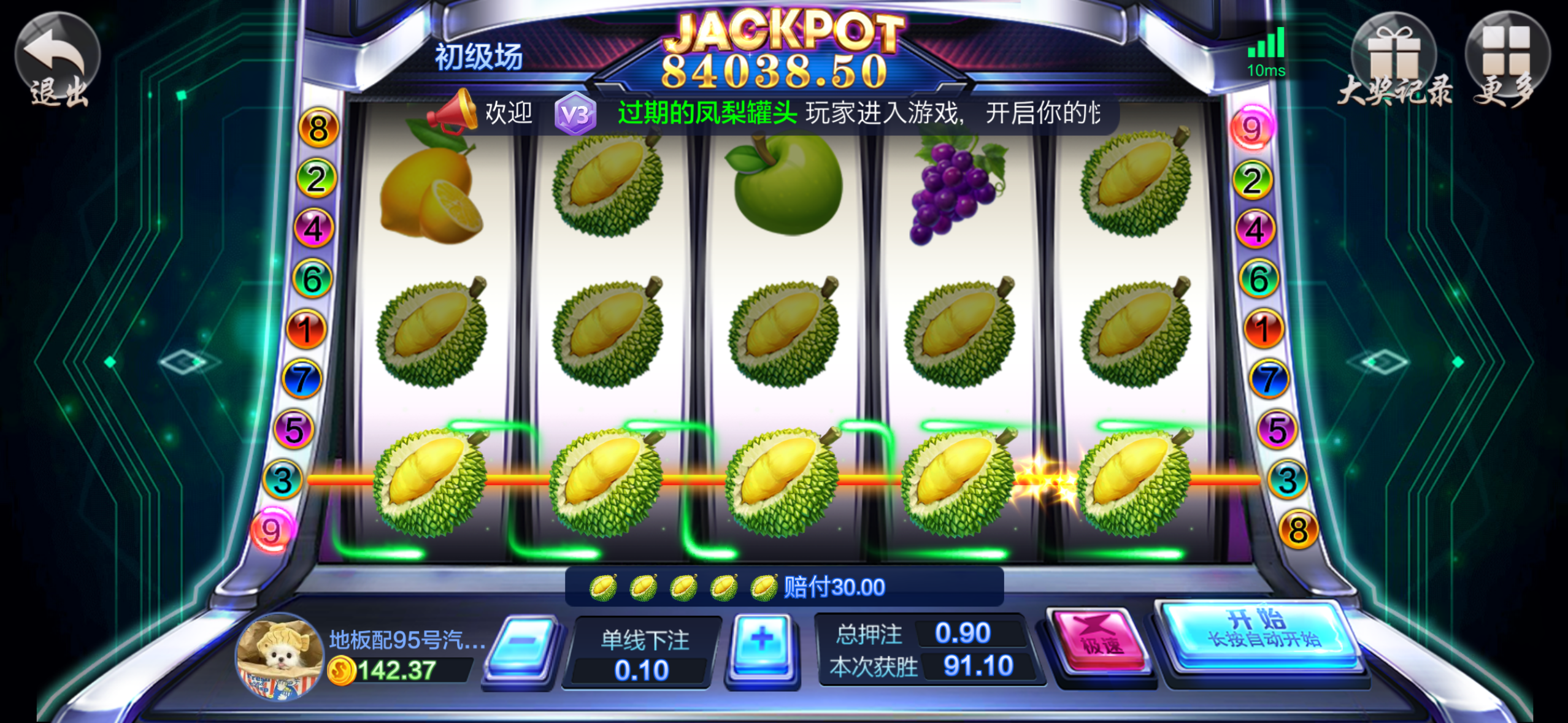Image resolution: width=1568 pixels, height=723 pixels.
Task: Tap the gold coin balance icon
Action: tap(341, 671)
